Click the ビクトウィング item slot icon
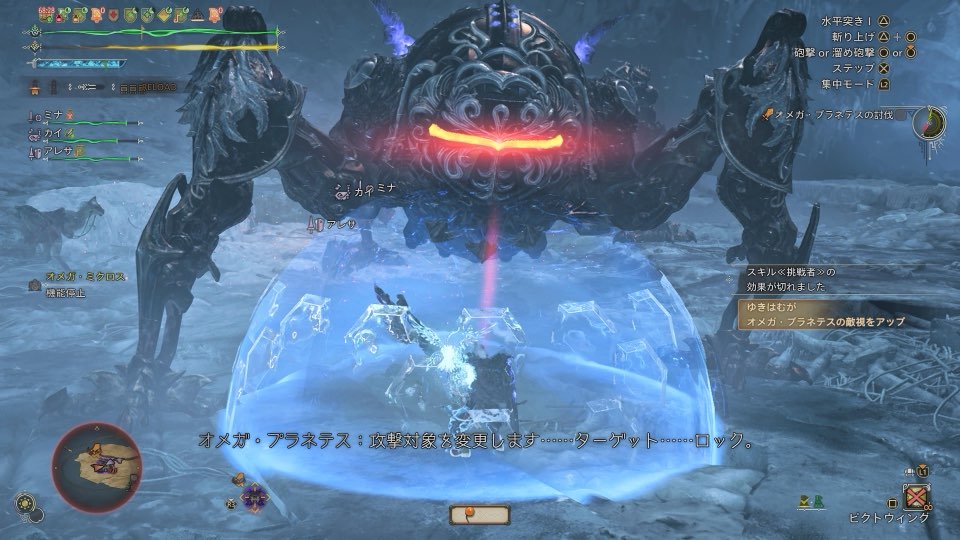The height and width of the screenshot is (540, 960). pos(917,496)
